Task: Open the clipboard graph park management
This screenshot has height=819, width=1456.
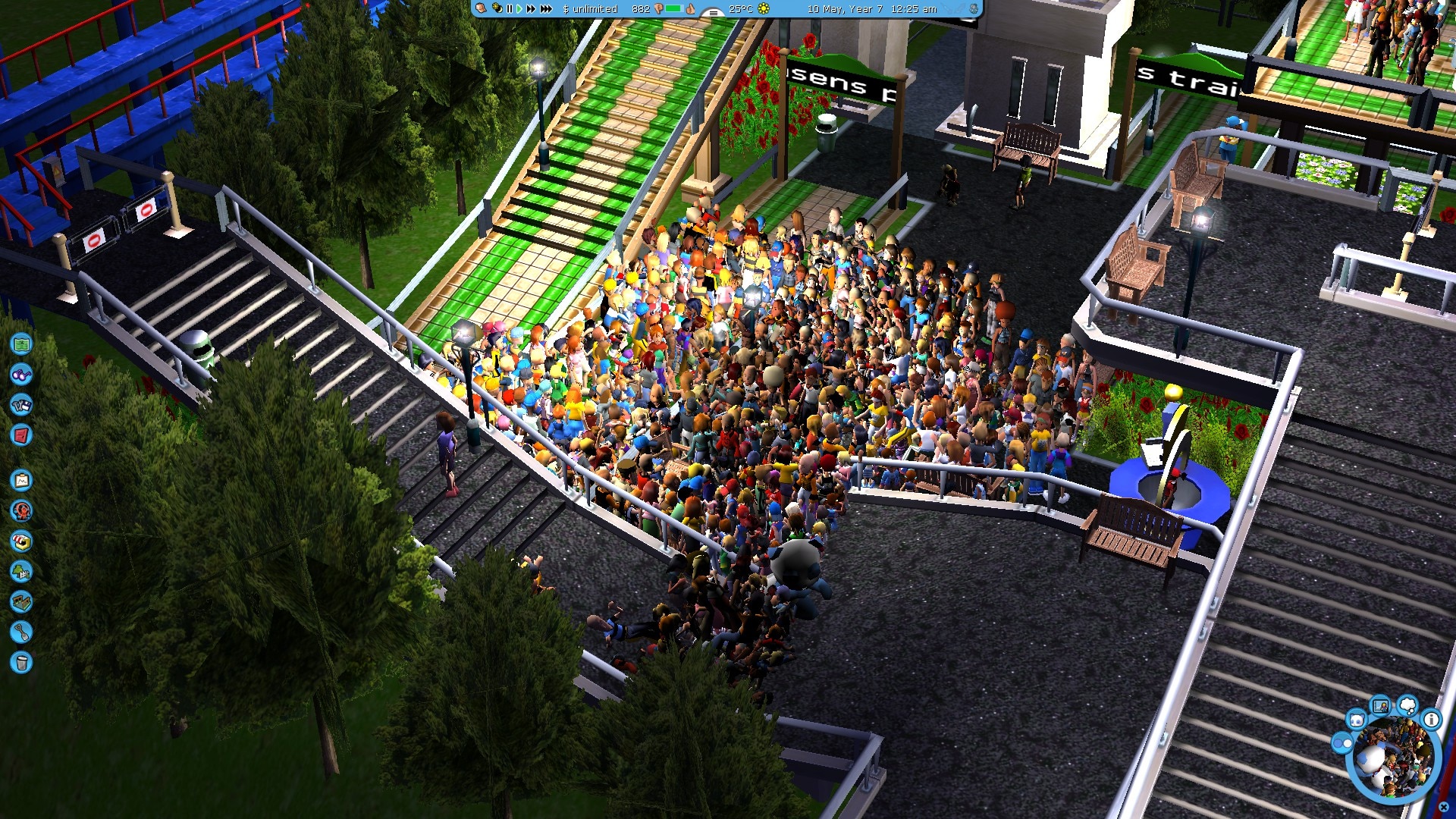Action: coord(21,481)
